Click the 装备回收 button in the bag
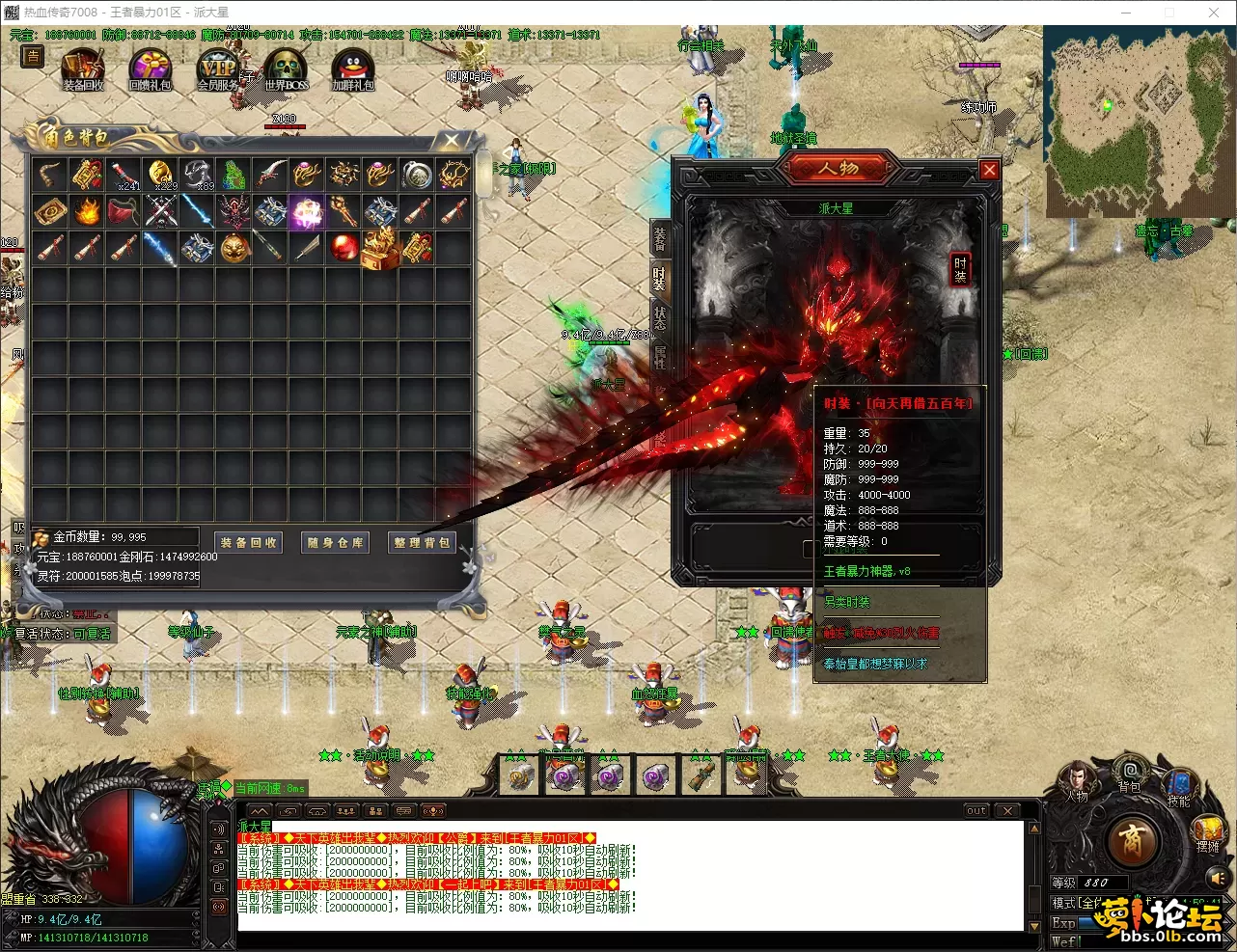 click(x=249, y=543)
